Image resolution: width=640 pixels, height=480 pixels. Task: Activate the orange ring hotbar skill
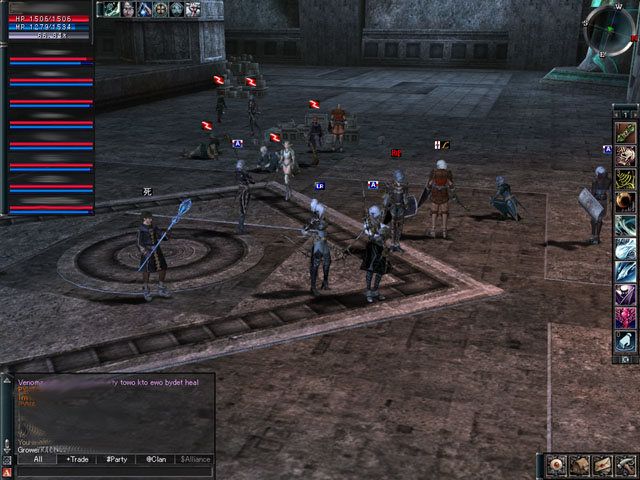(x=625, y=202)
